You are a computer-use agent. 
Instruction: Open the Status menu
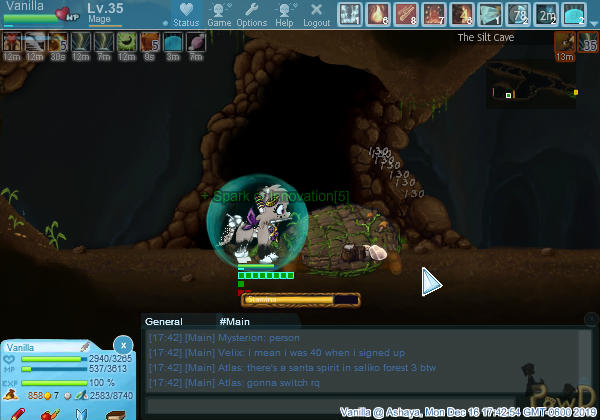point(184,14)
